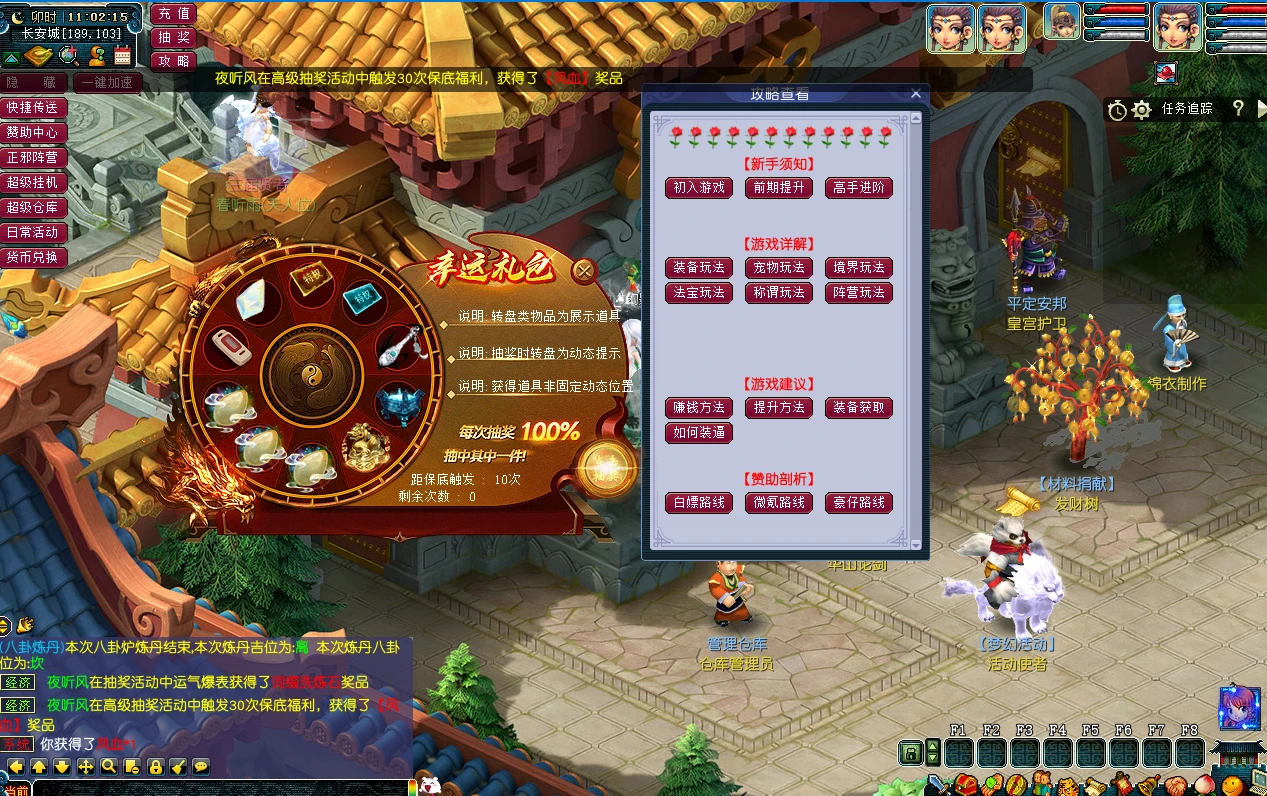
Task: Choose the 白嫖路线 free-to-play route
Action: [x=699, y=503]
